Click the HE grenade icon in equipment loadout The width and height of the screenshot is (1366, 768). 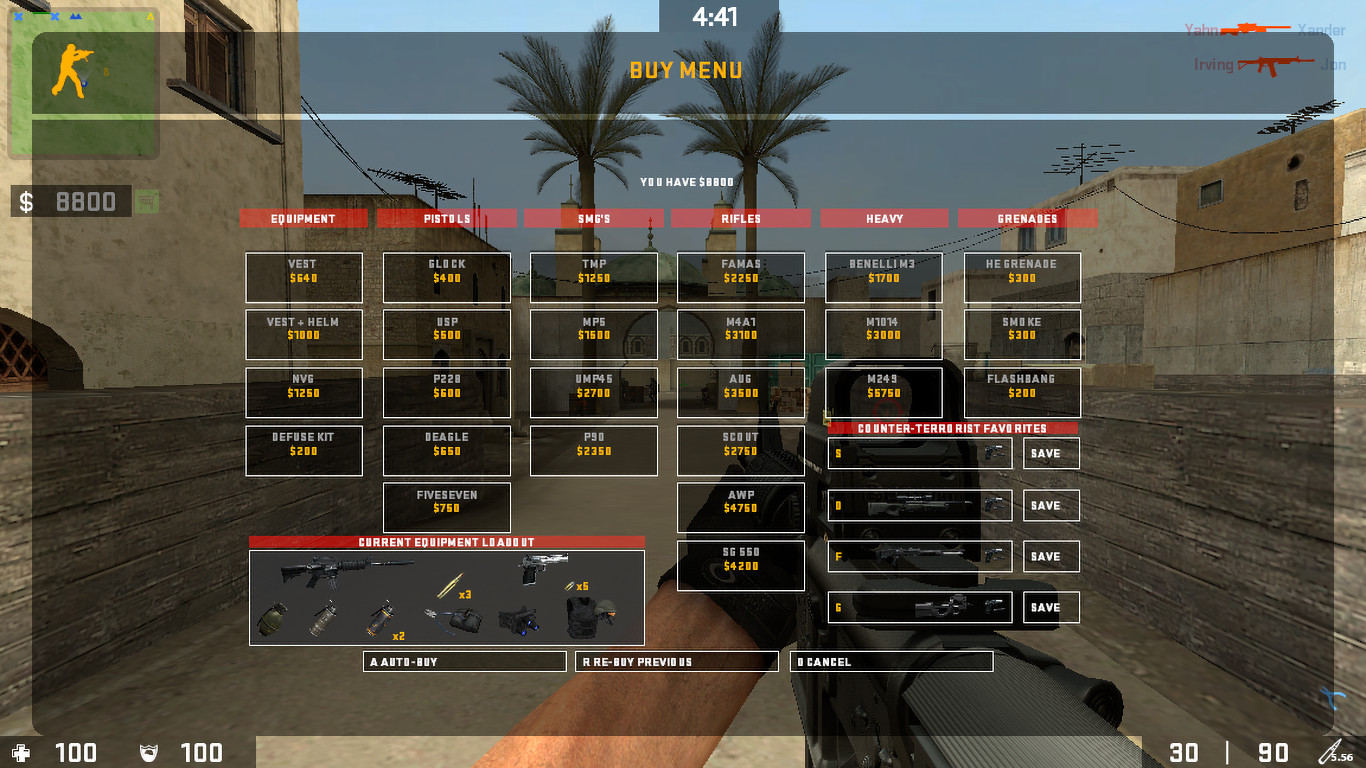(274, 619)
